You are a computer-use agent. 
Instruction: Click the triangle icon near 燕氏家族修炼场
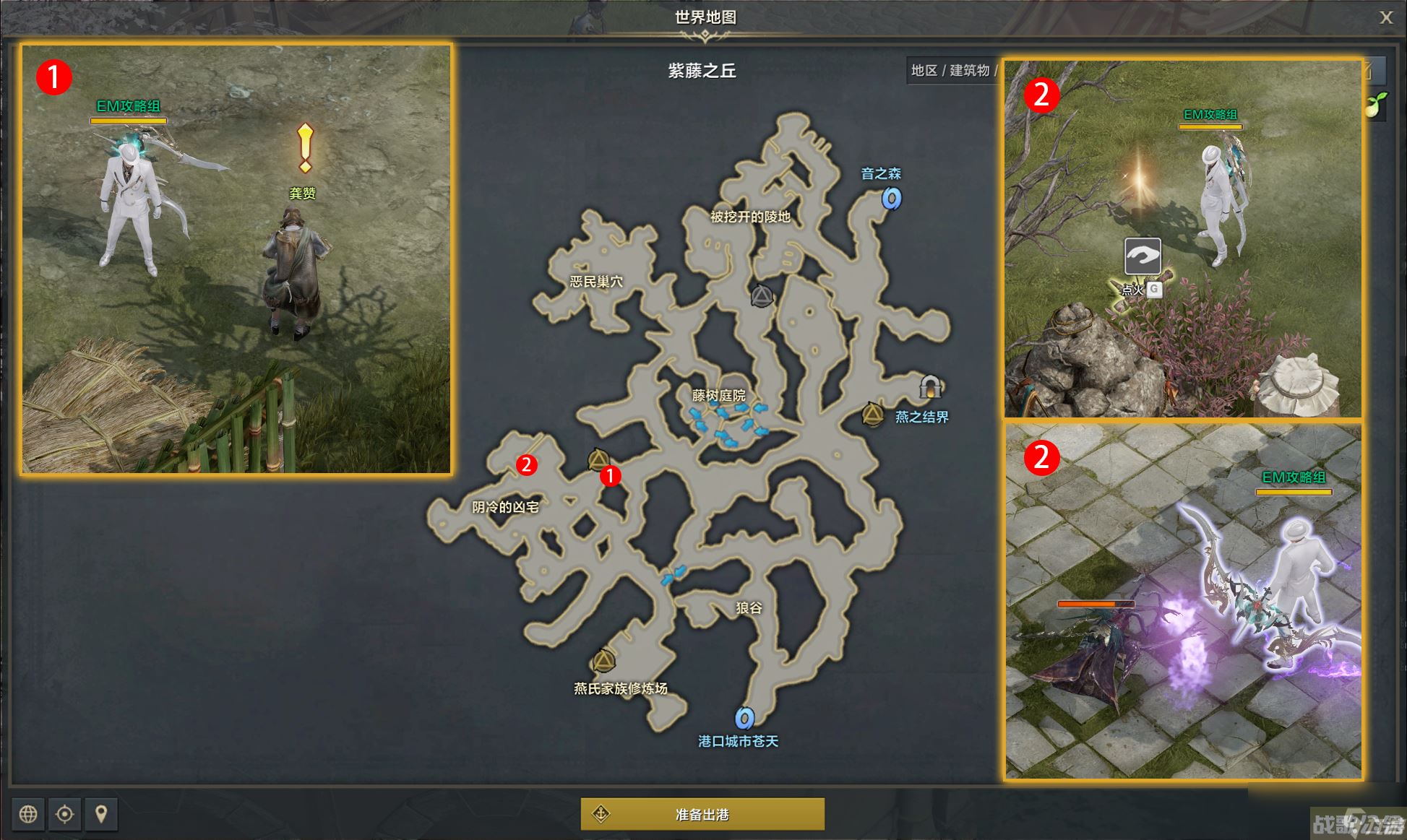pyautogui.click(x=604, y=659)
